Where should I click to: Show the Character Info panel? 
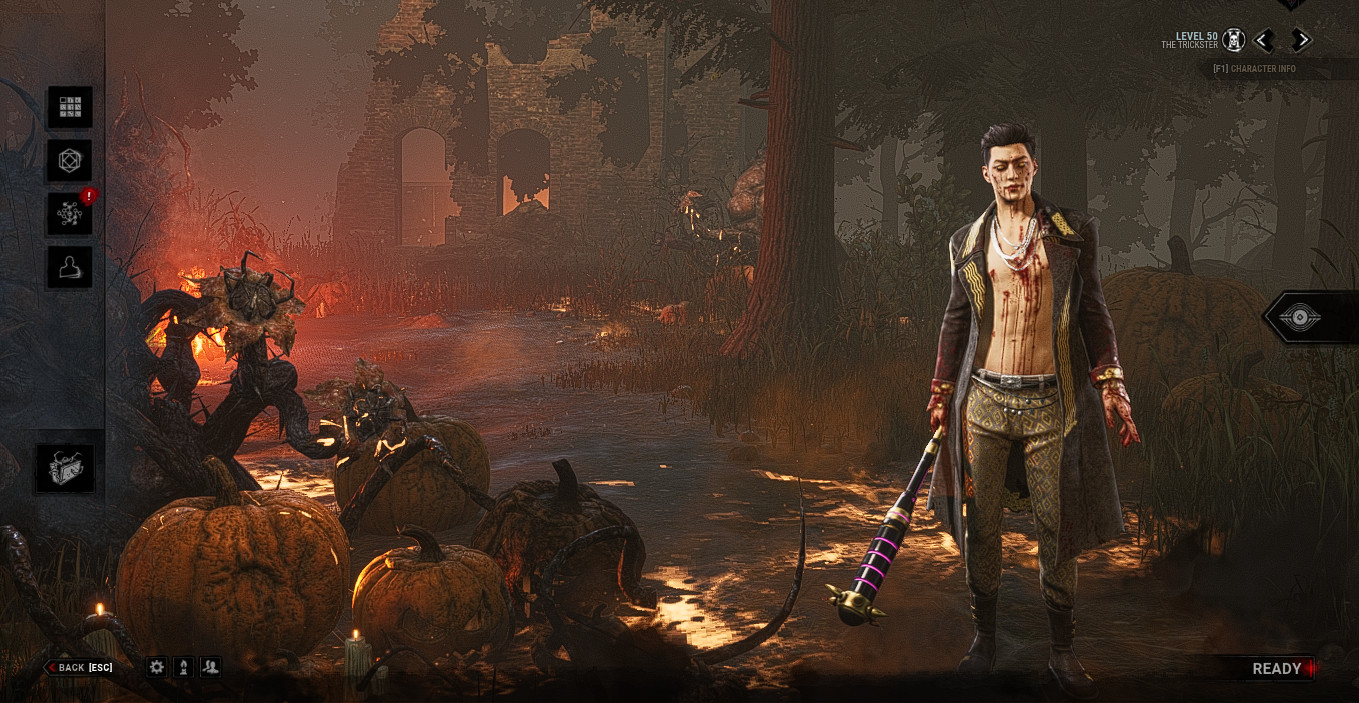pos(1253,69)
